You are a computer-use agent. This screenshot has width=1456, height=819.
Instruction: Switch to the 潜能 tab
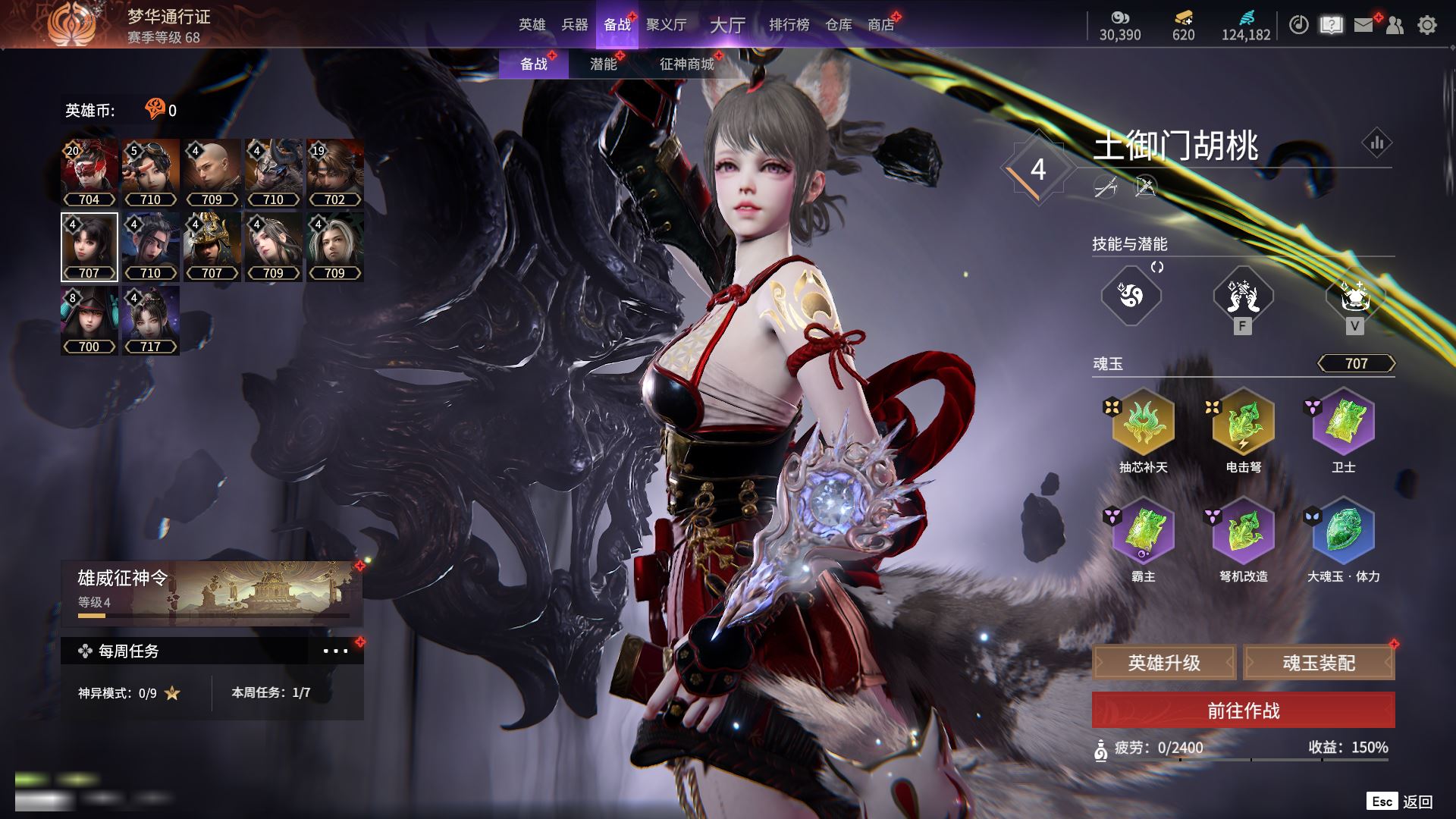[604, 64]
